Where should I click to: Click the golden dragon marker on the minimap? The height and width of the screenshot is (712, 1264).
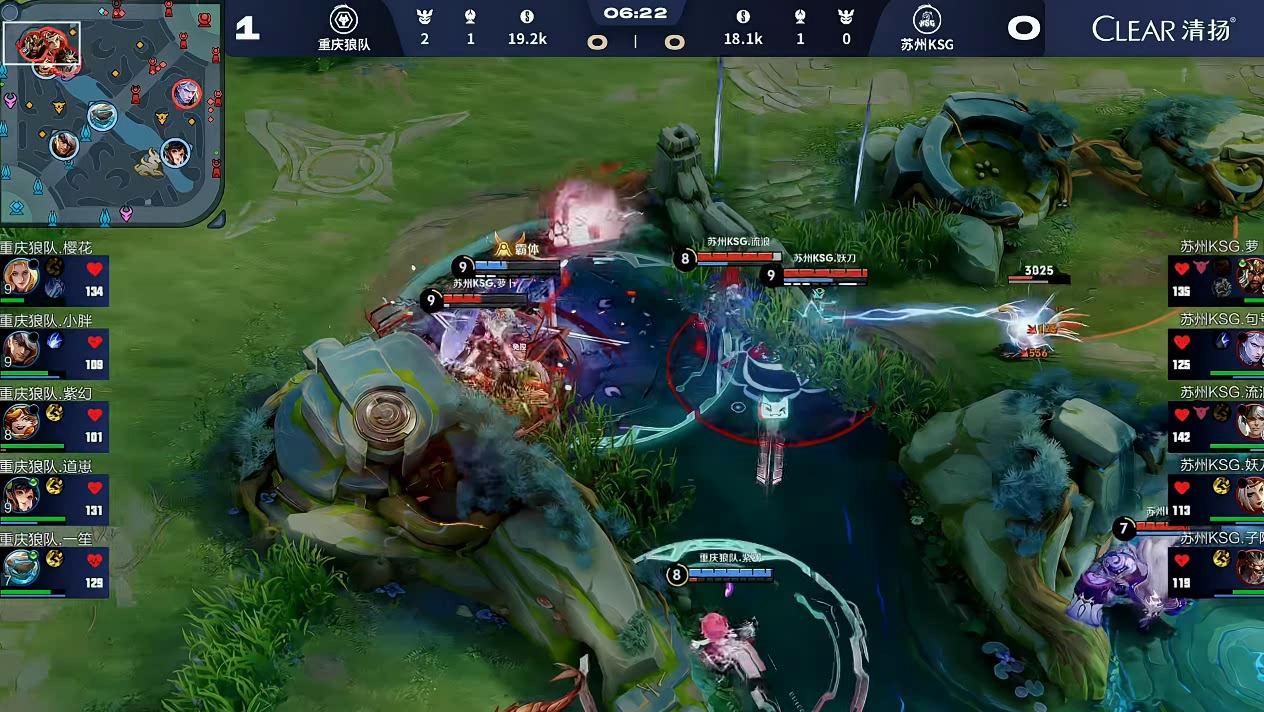click(x=150, y=158)
